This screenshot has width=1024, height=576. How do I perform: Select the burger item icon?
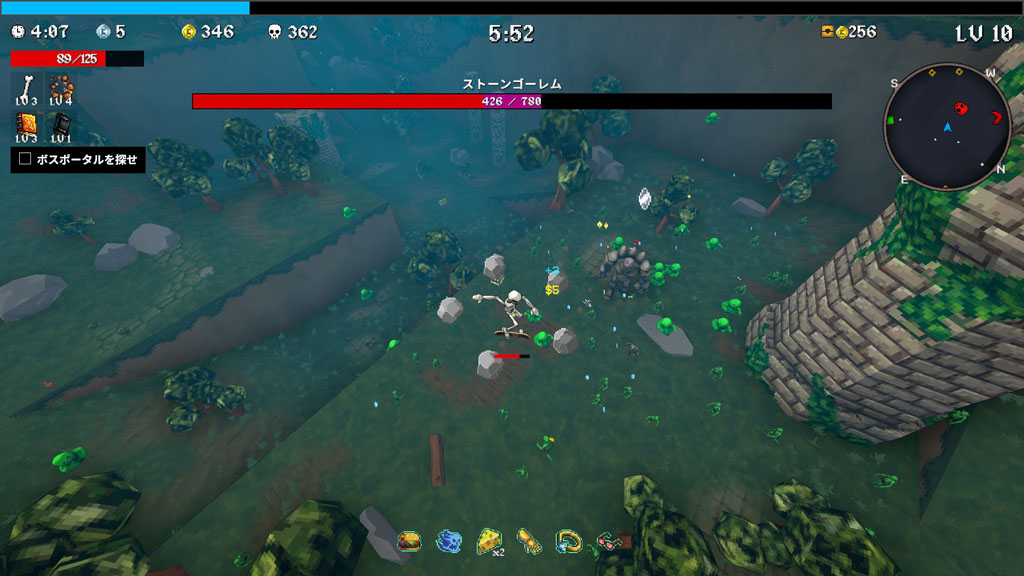pos(408,541)
